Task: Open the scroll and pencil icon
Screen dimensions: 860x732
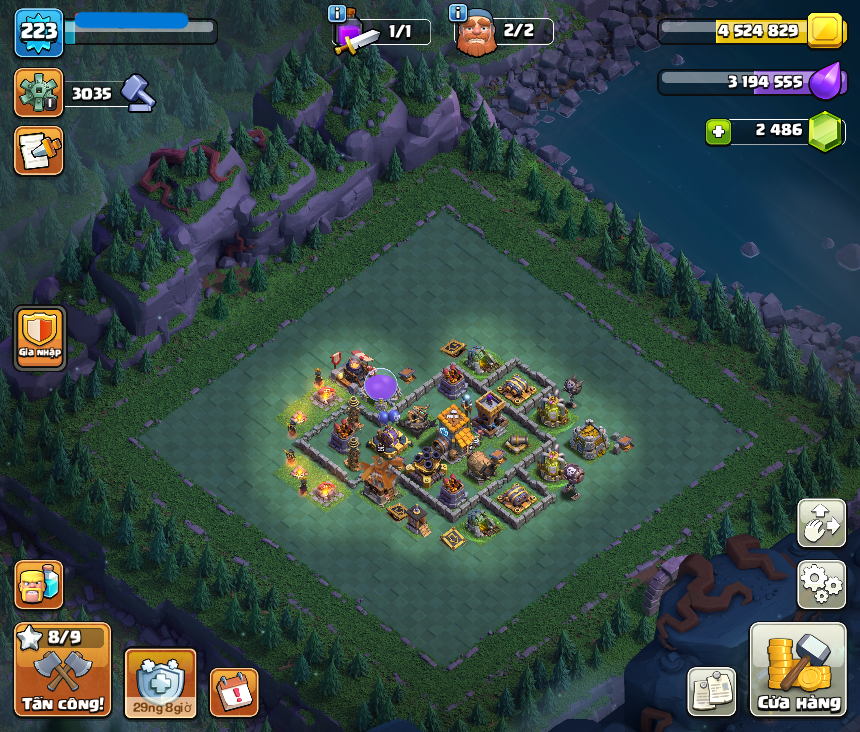Action: click(39, 151)
